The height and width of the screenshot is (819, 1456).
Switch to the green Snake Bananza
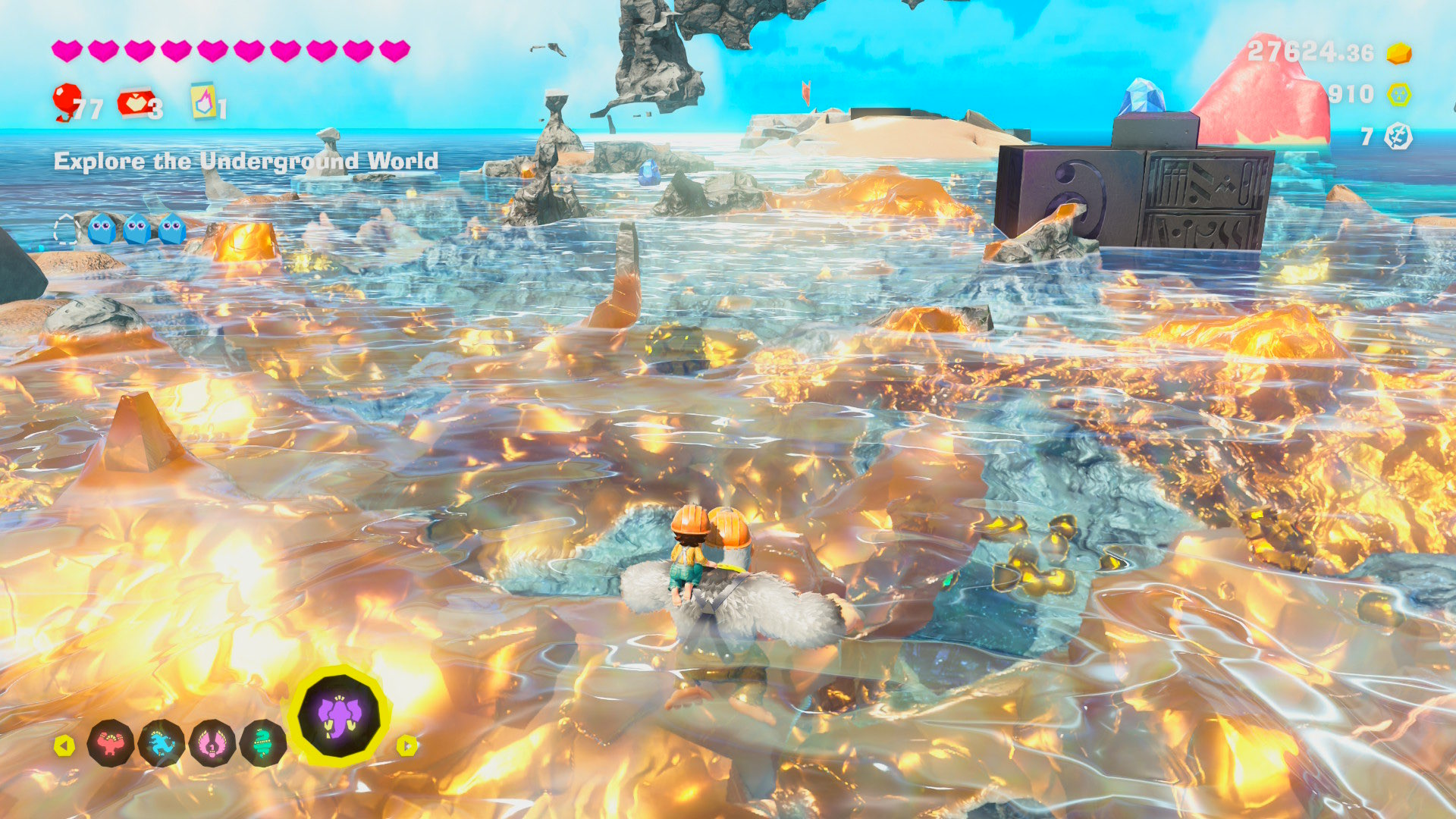[262, 743]
